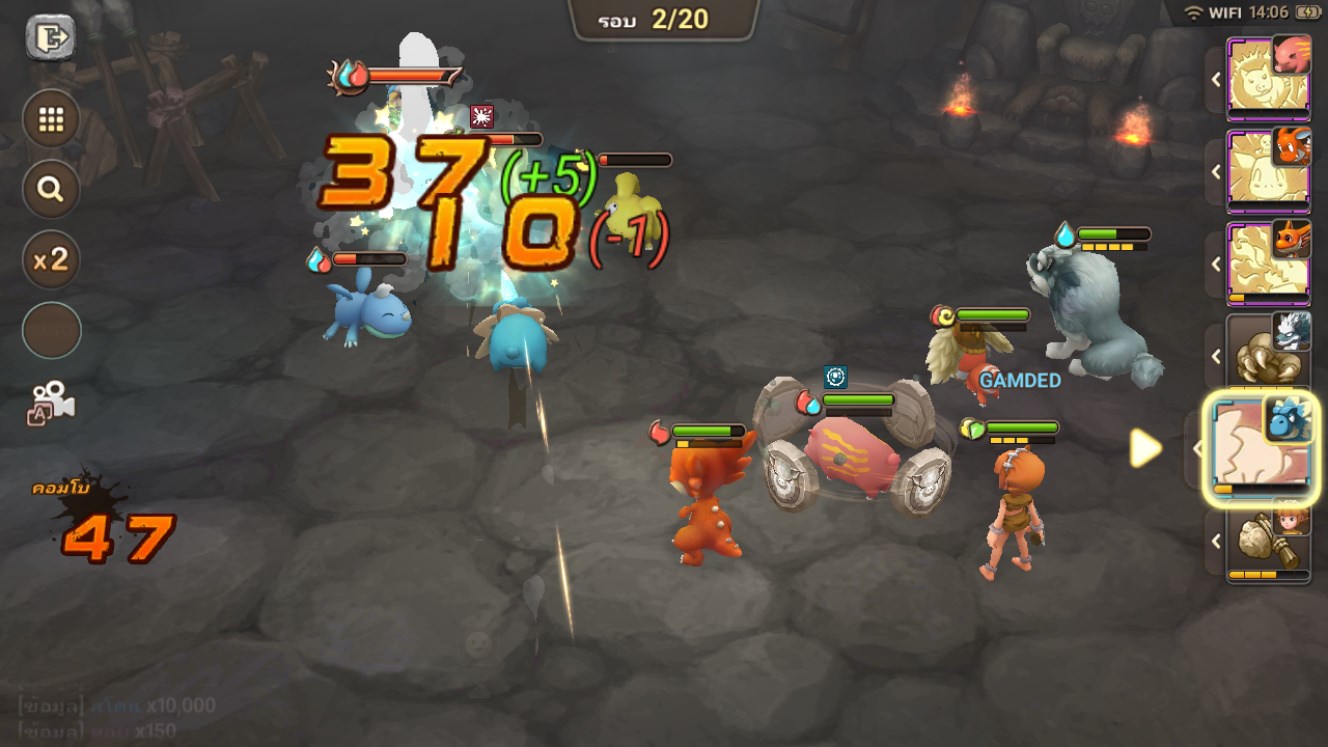Image resolution: width=1328 pixels, height=747 pixels.
Task: Tap the magnifying glass inspect button
Action: point(51,189)
